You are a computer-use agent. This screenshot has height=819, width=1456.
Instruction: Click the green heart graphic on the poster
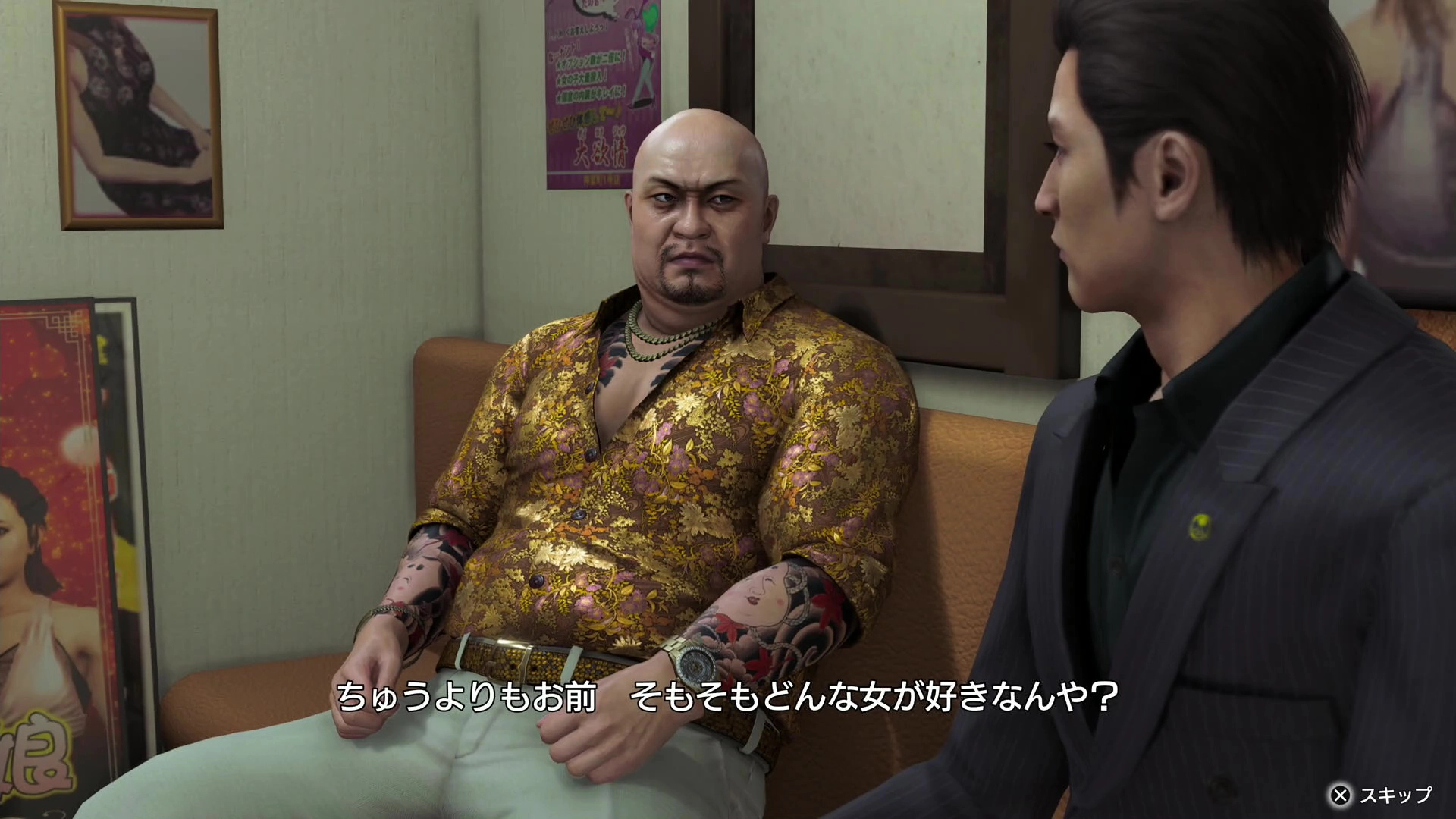click(x=650, y=14)
